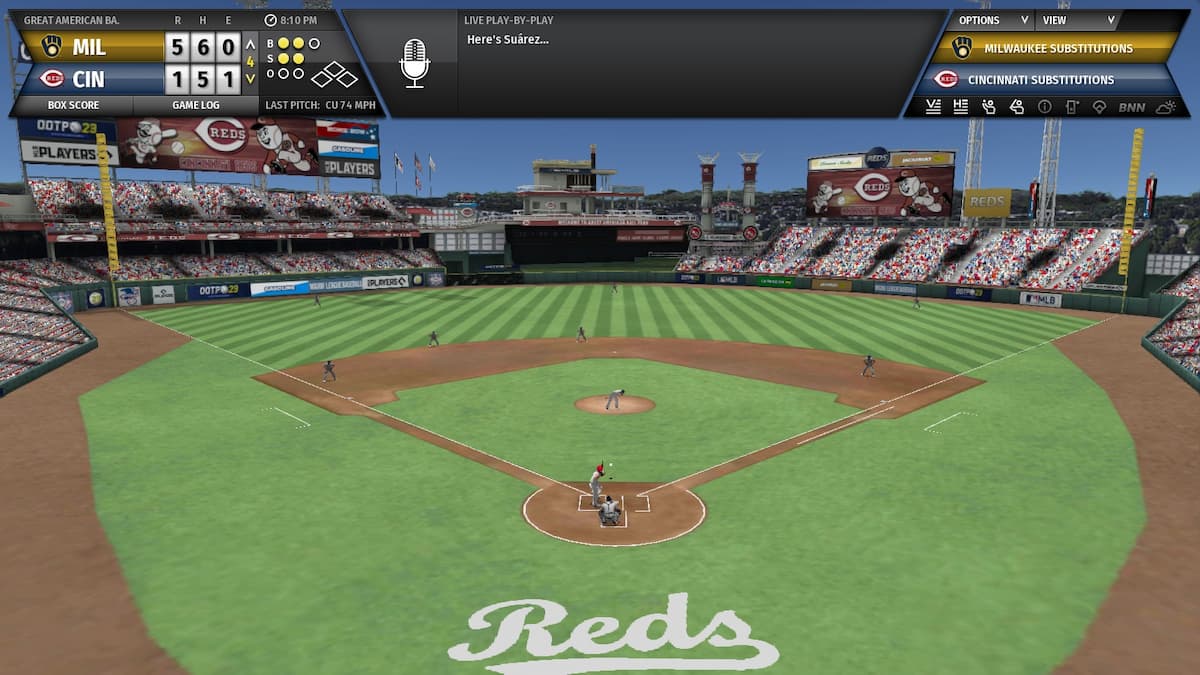The width and height of the screenshot is (1200, 675).
Task: Expand the View dropdown
Action: pyautogui.click(x=1078, y=20)
